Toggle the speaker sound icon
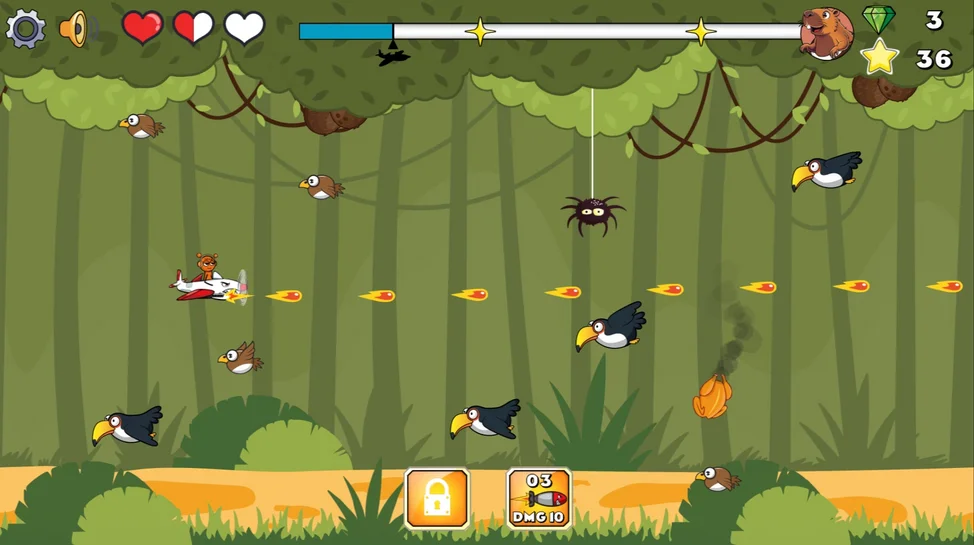 pos(75,29)
